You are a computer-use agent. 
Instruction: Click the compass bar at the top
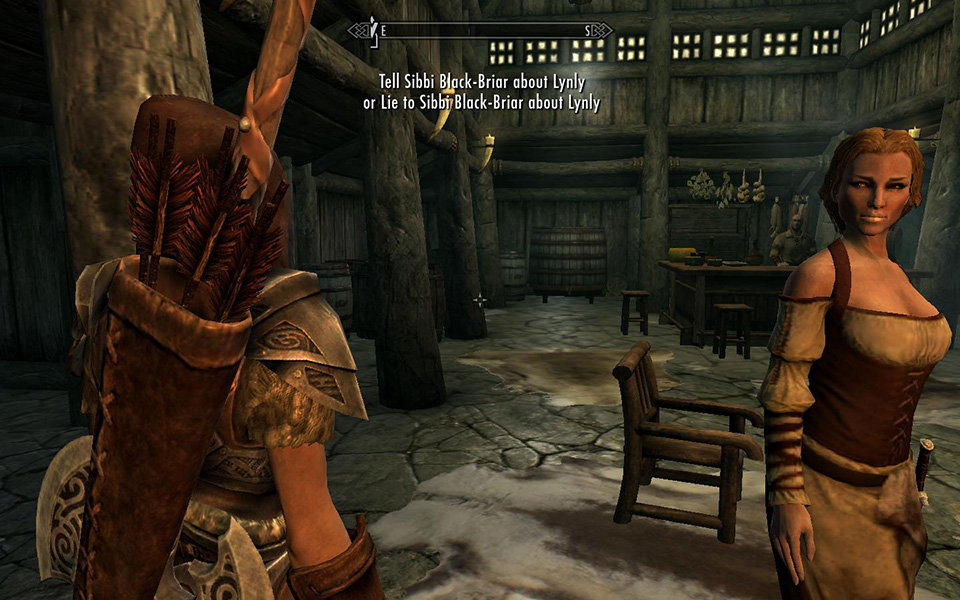tap(480, 31)
